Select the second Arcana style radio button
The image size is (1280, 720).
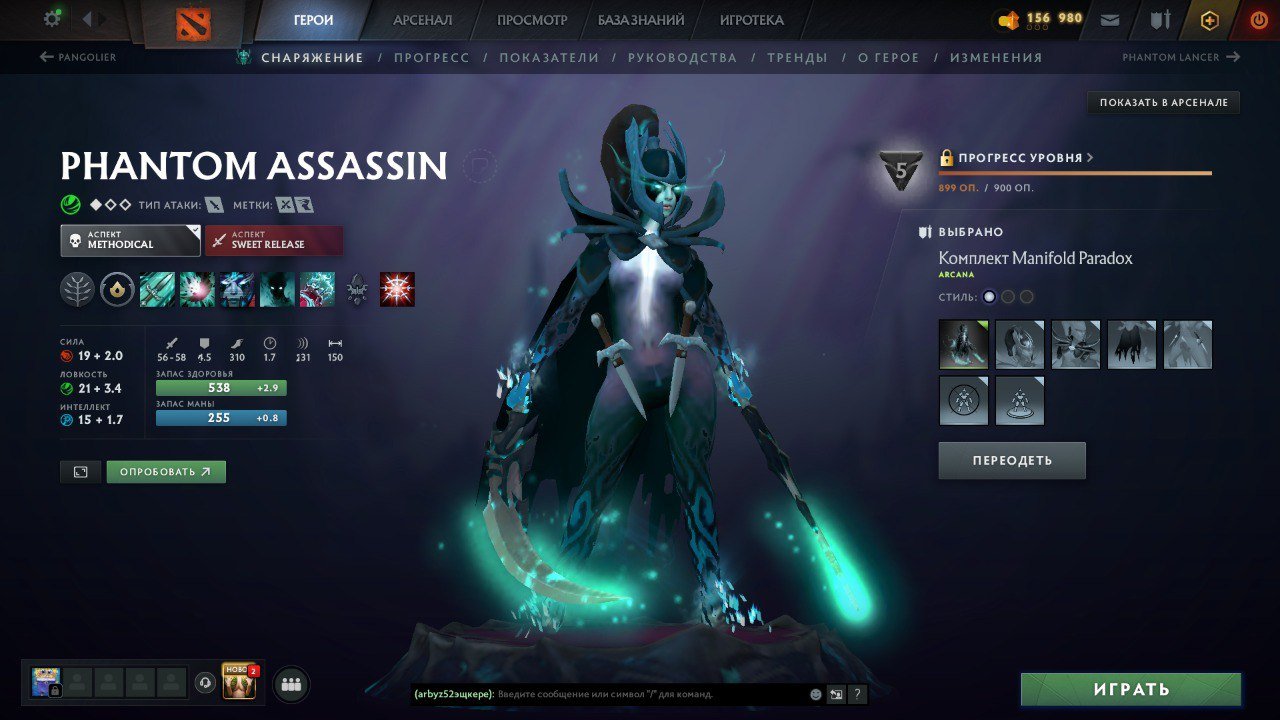point(1007,296)
